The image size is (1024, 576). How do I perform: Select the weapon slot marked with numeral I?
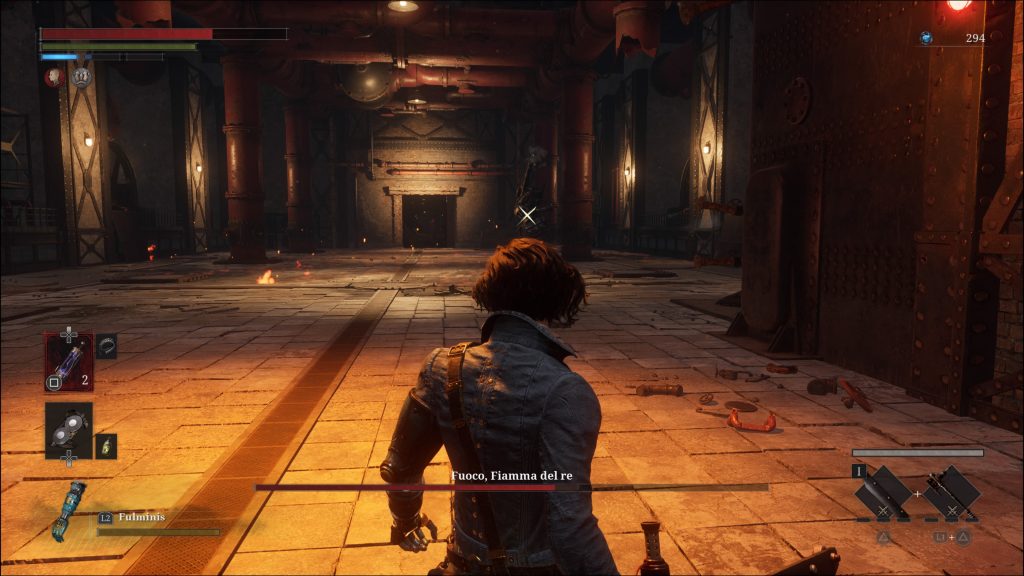(883, 492)
